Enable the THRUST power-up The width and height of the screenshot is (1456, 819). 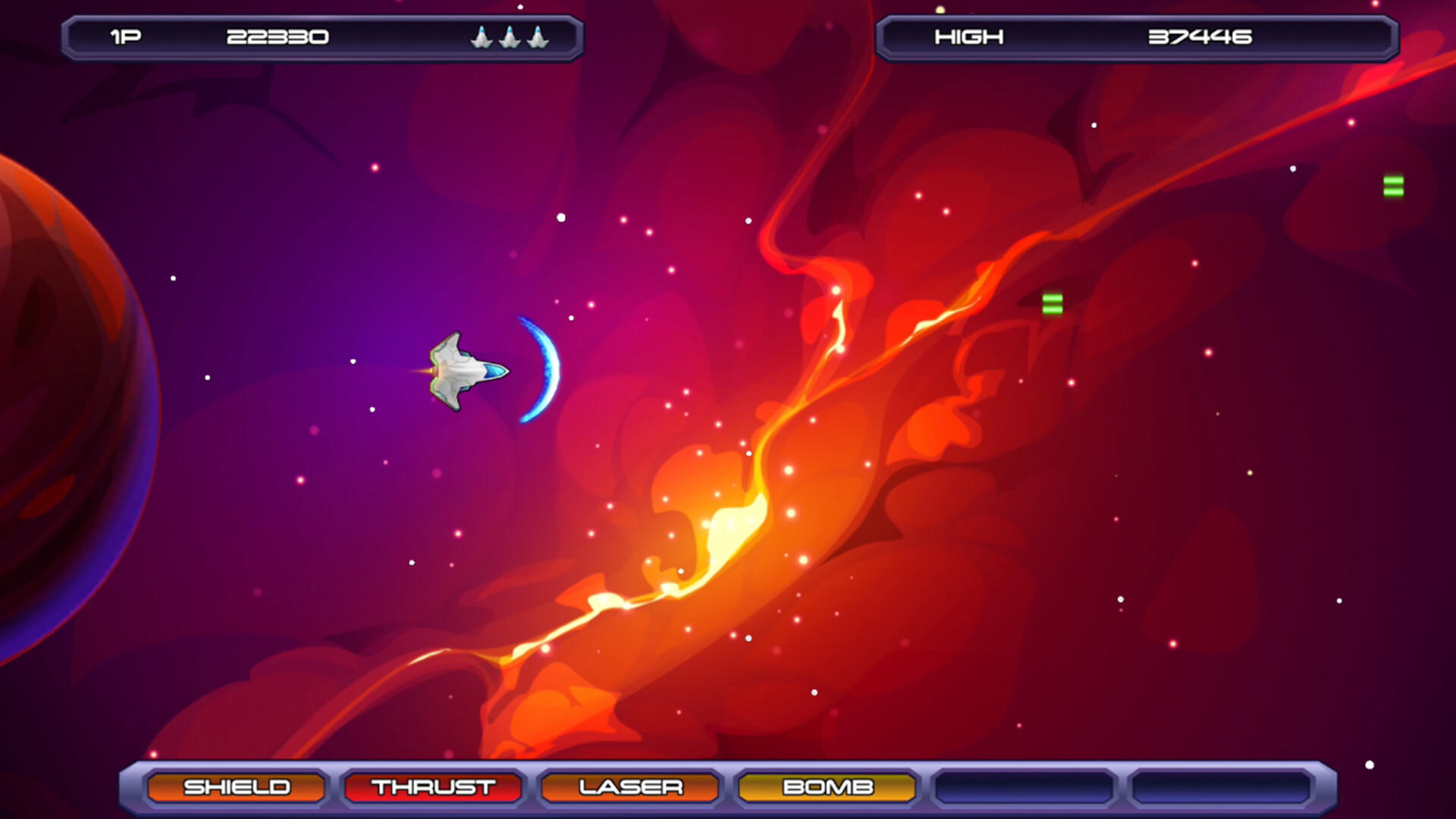[432, 787]
